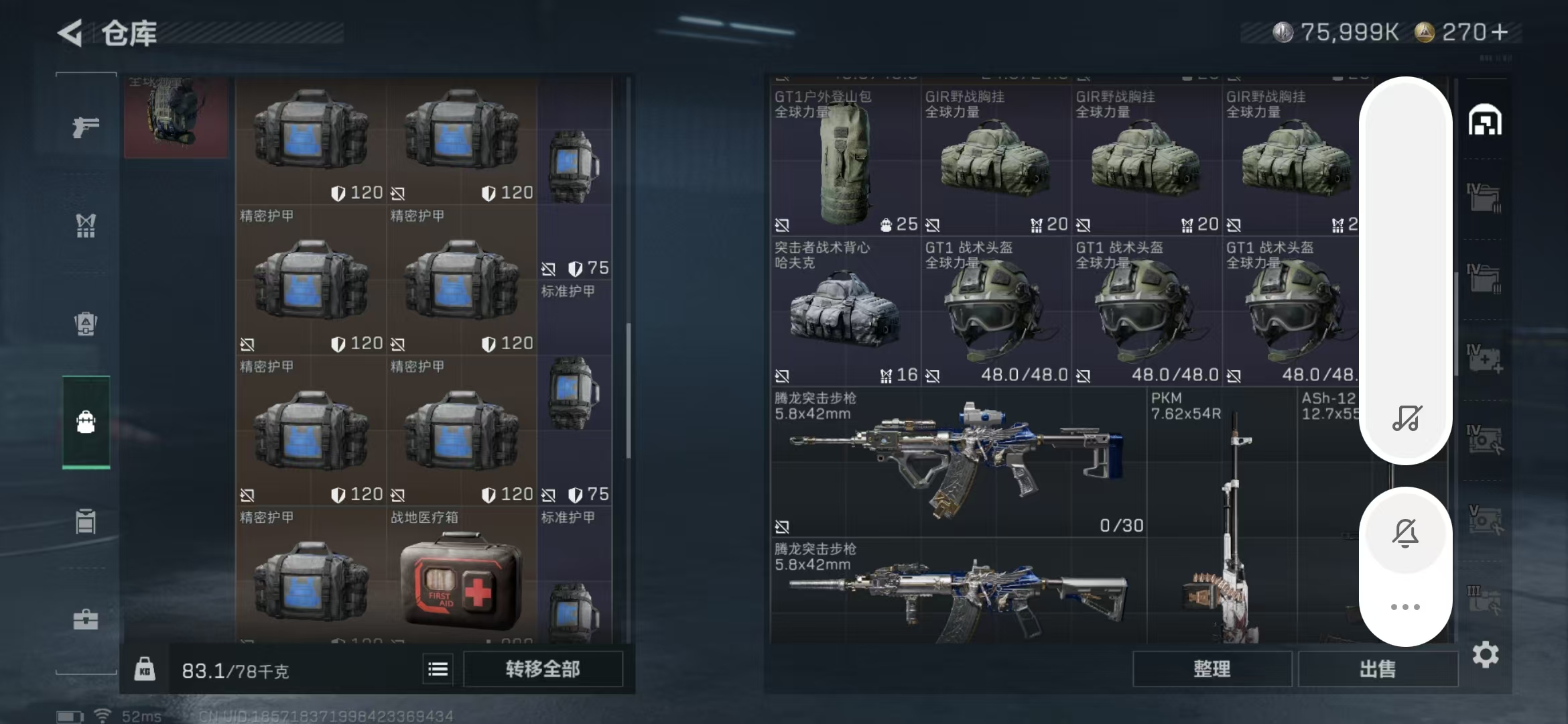Tap the 出售 sell button

1378,669
